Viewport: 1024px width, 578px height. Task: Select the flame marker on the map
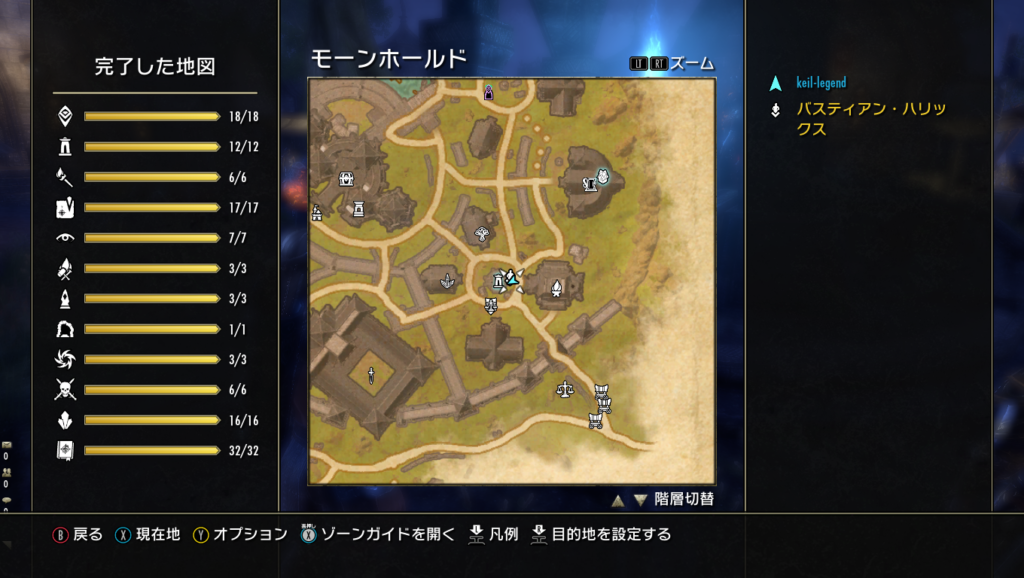click(x=556, y=288)
